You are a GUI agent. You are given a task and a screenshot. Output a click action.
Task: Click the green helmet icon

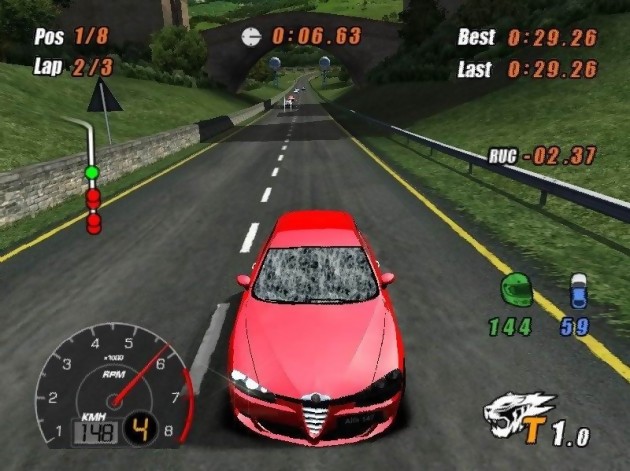click(x=517, y=290)
